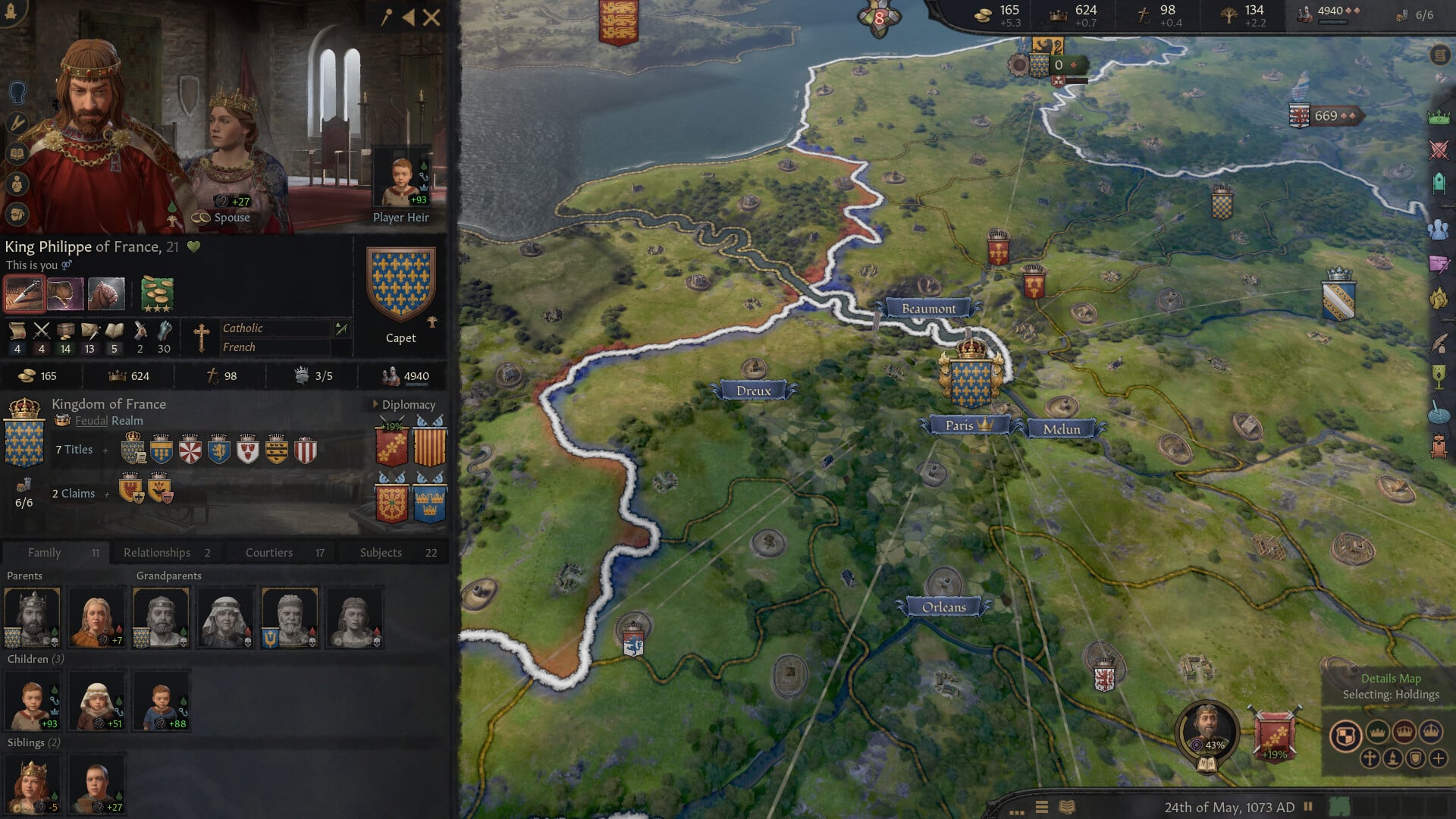Expand the 2 Claims list with plus
The image size is (1456, 819).
[x=106, y=493]
